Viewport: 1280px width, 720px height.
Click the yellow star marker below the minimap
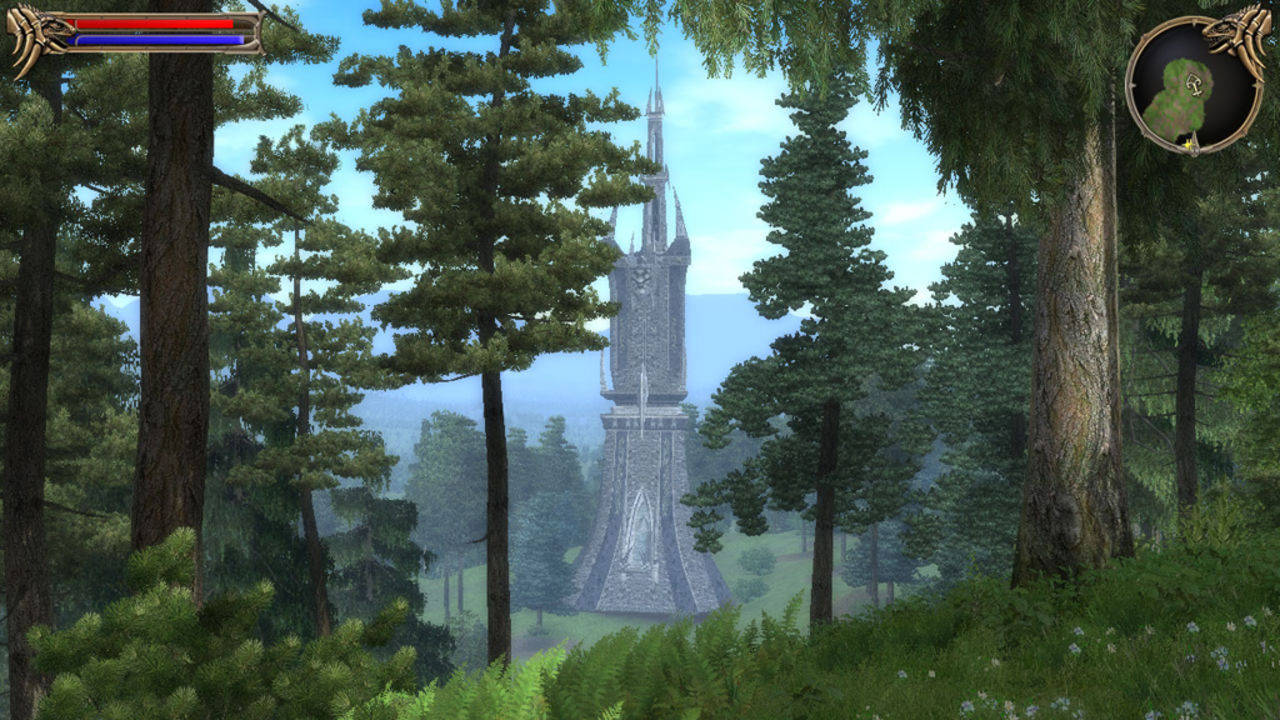tap(1187, 143)
